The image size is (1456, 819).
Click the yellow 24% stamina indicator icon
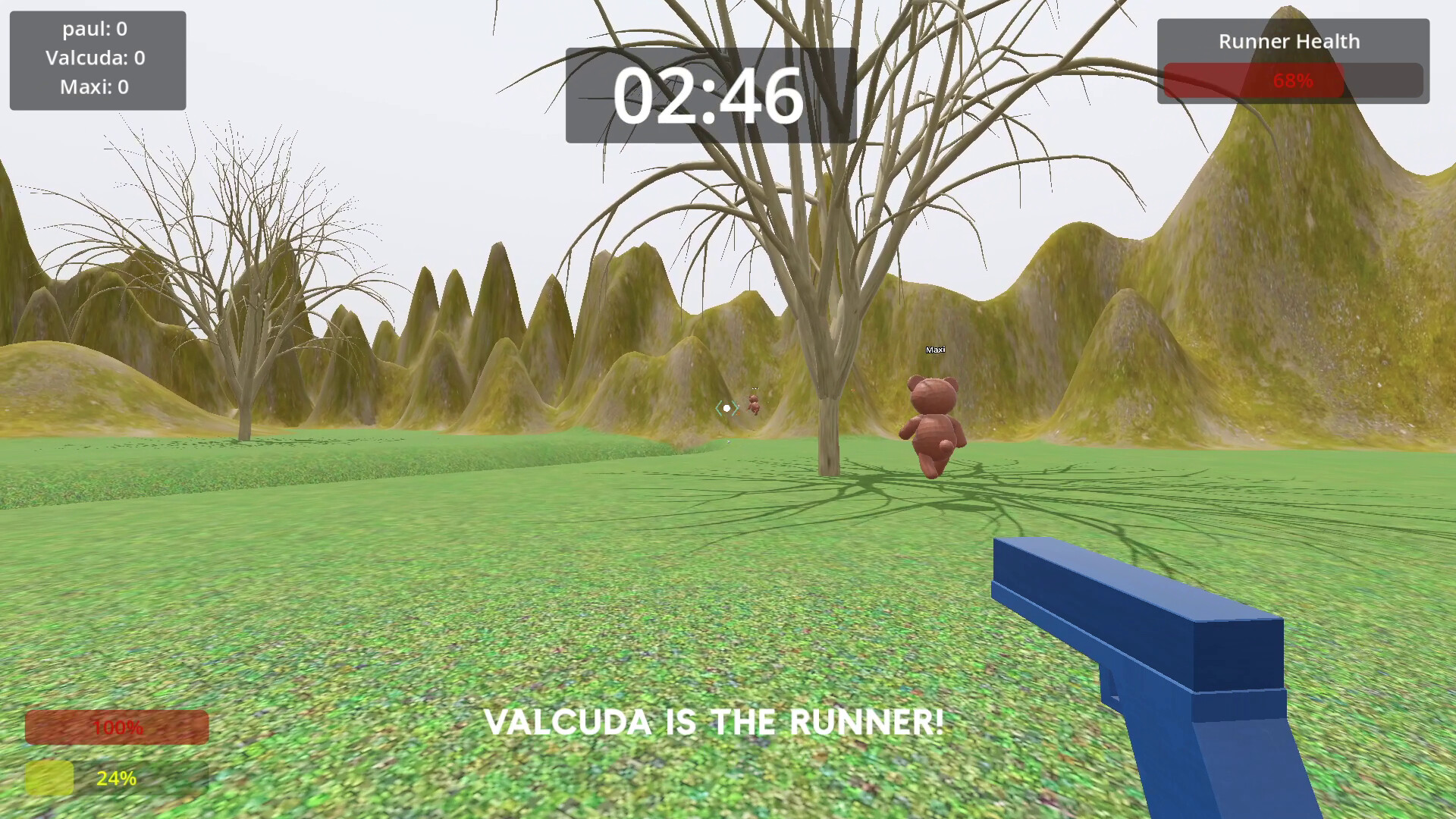[49, 777]
